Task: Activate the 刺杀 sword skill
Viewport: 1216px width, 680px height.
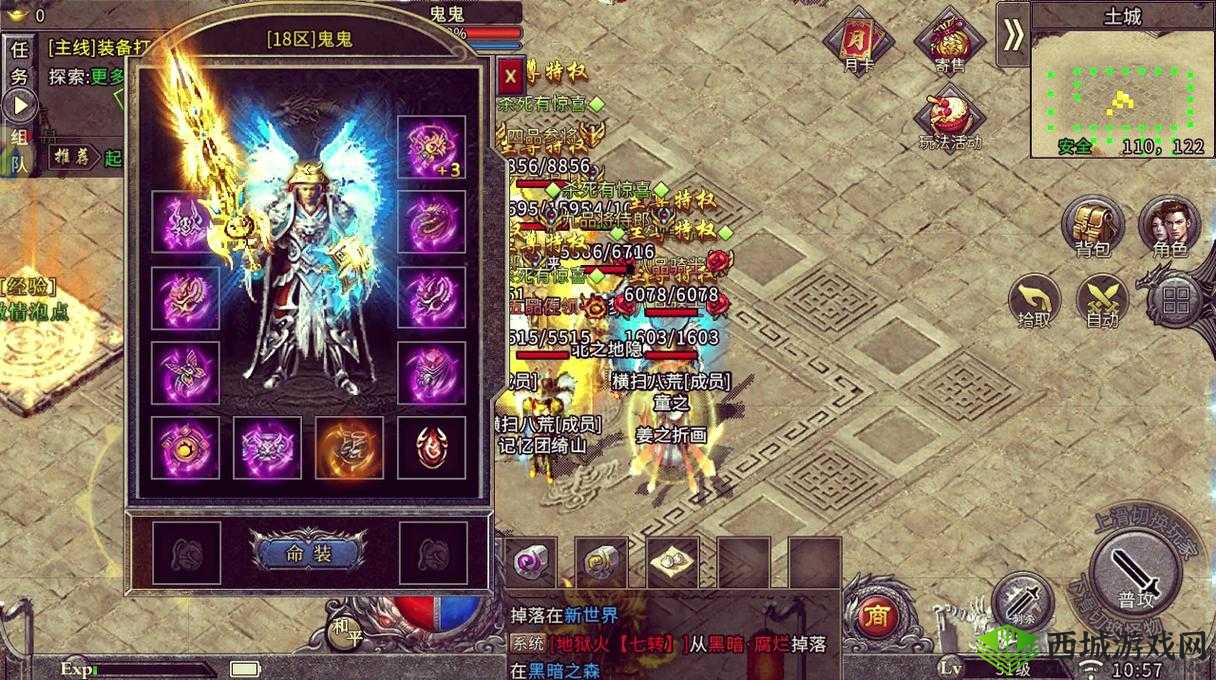Action: pos(1021,600)
